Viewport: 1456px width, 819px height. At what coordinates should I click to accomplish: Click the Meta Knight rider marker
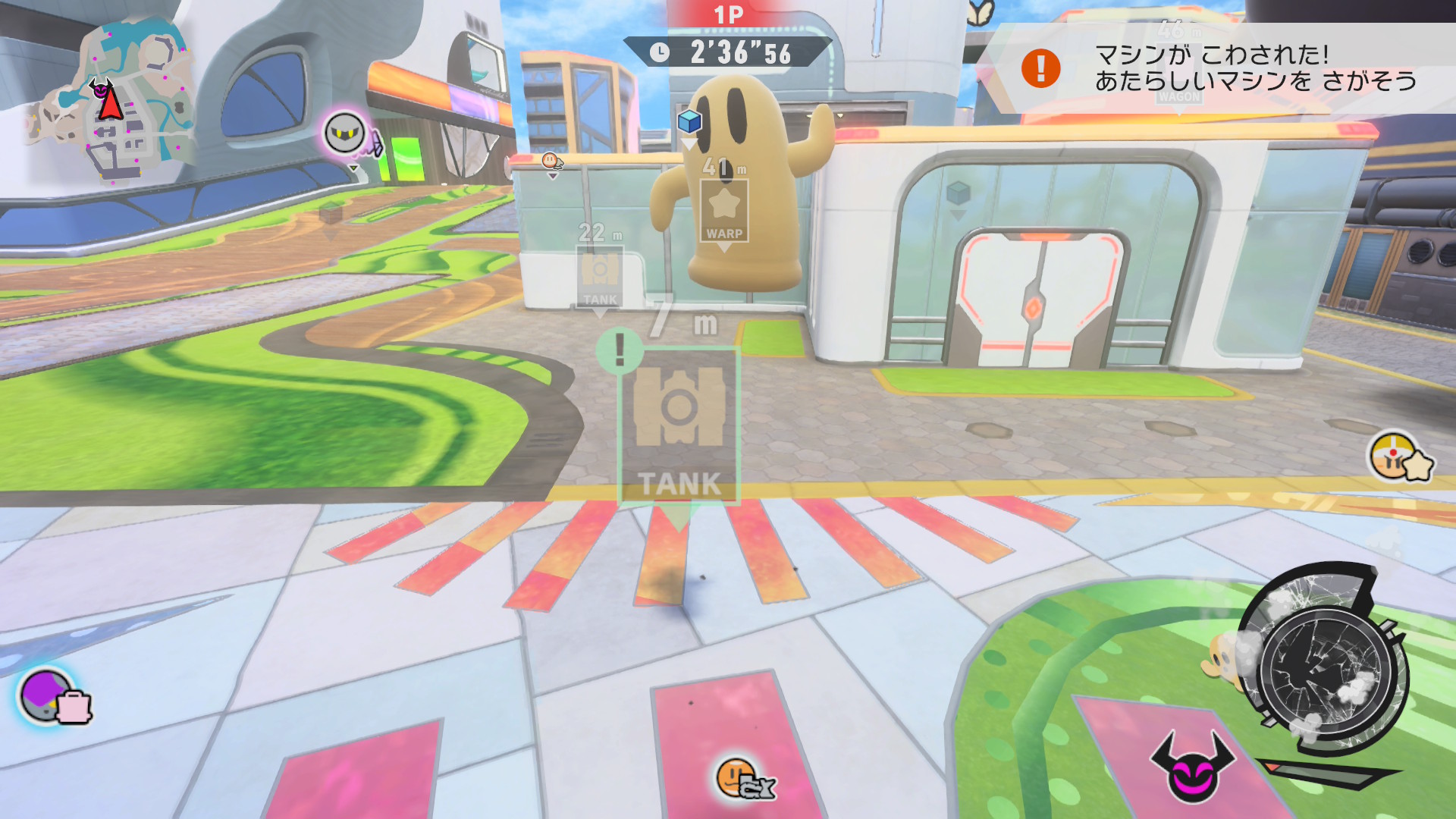[x=345, y=133]
